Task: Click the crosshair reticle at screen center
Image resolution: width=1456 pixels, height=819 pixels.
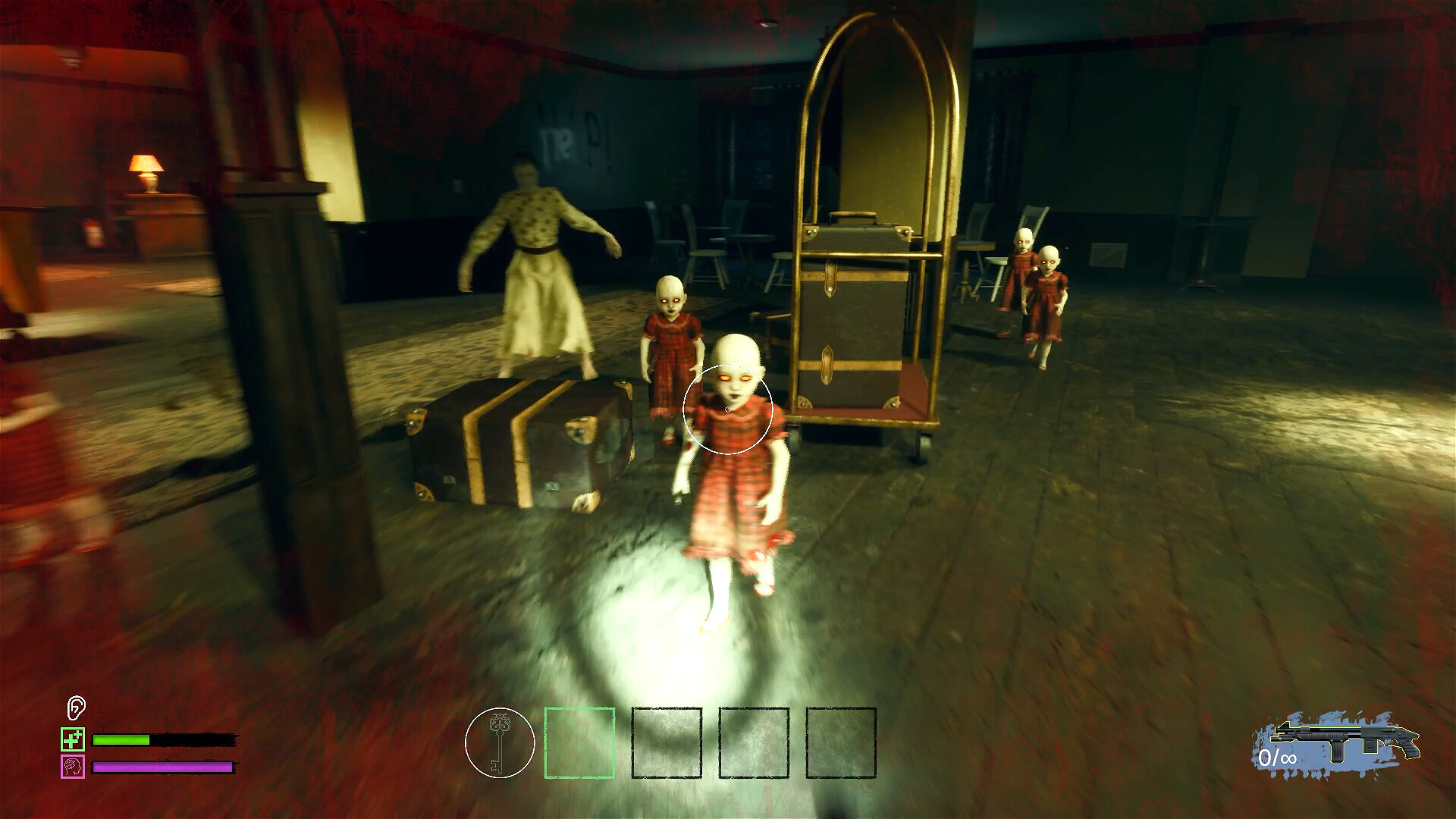Action: click(728, 409)
